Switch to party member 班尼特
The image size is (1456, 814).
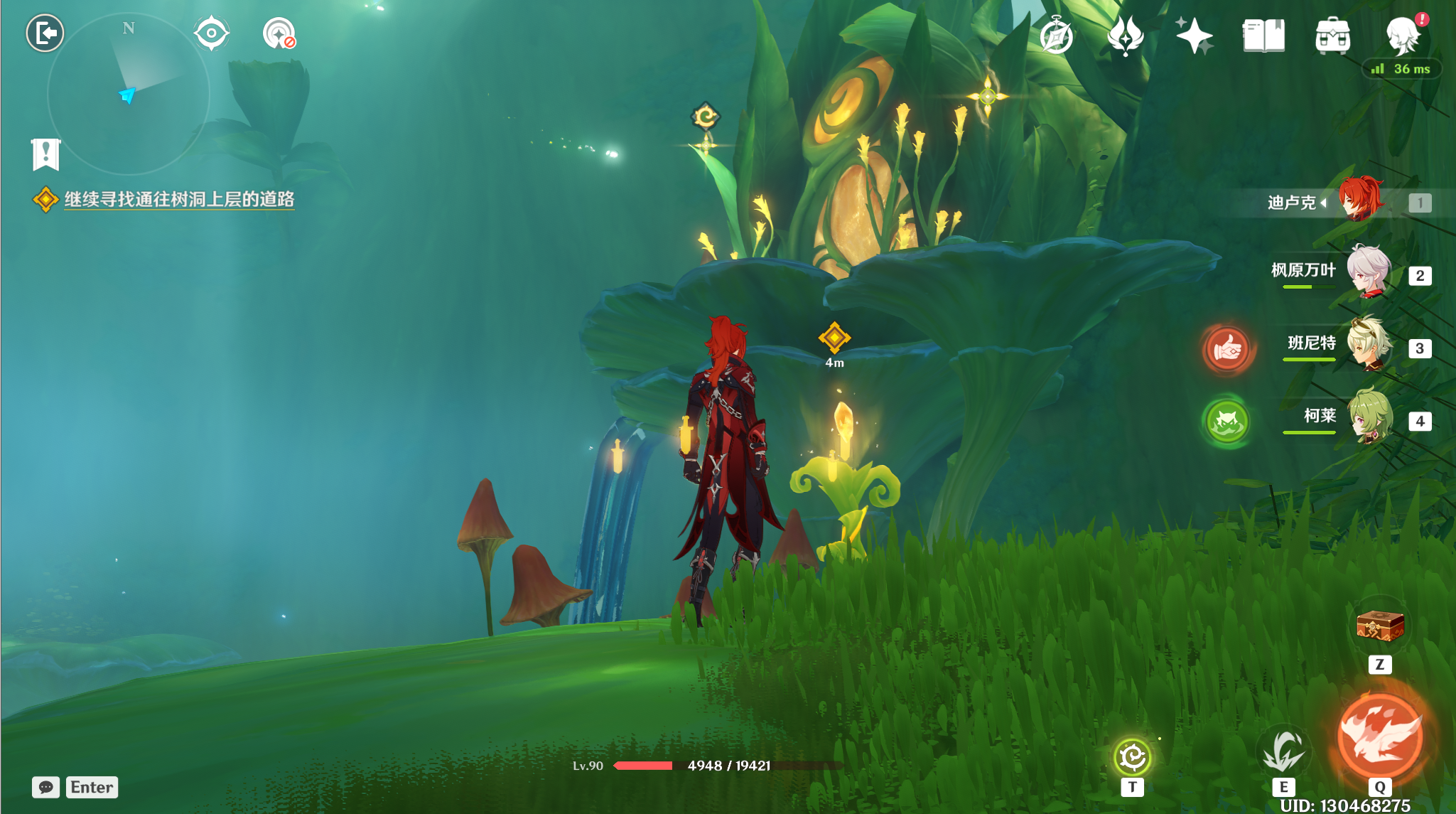(x=1368, y=345)
